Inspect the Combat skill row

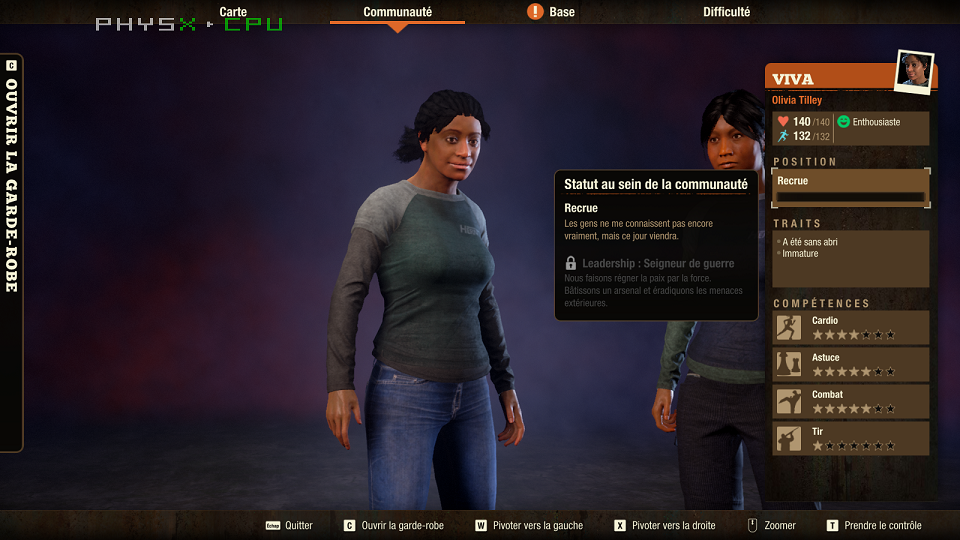click(x=851, y=401)
